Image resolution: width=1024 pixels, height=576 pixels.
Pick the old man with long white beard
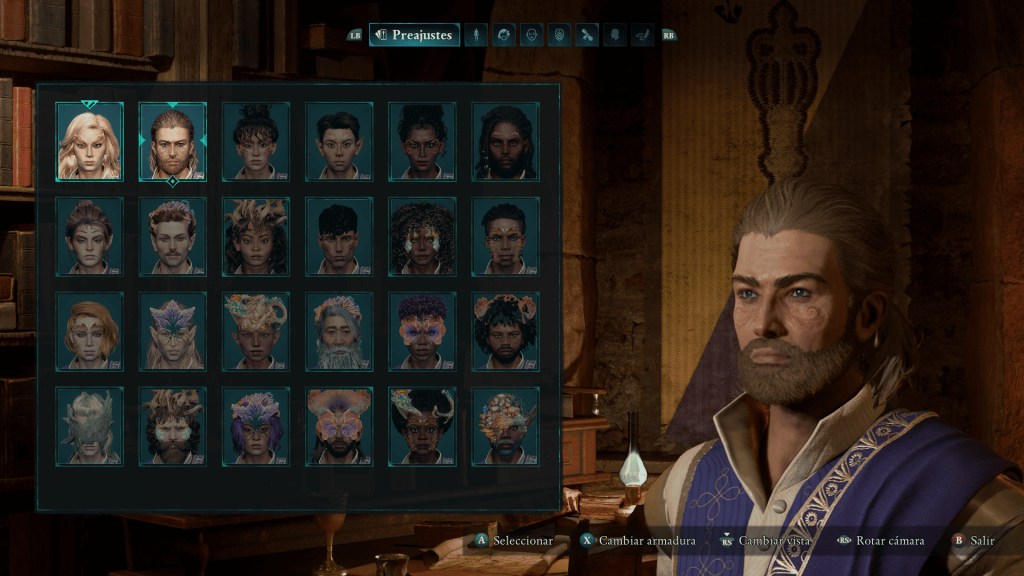339,331
